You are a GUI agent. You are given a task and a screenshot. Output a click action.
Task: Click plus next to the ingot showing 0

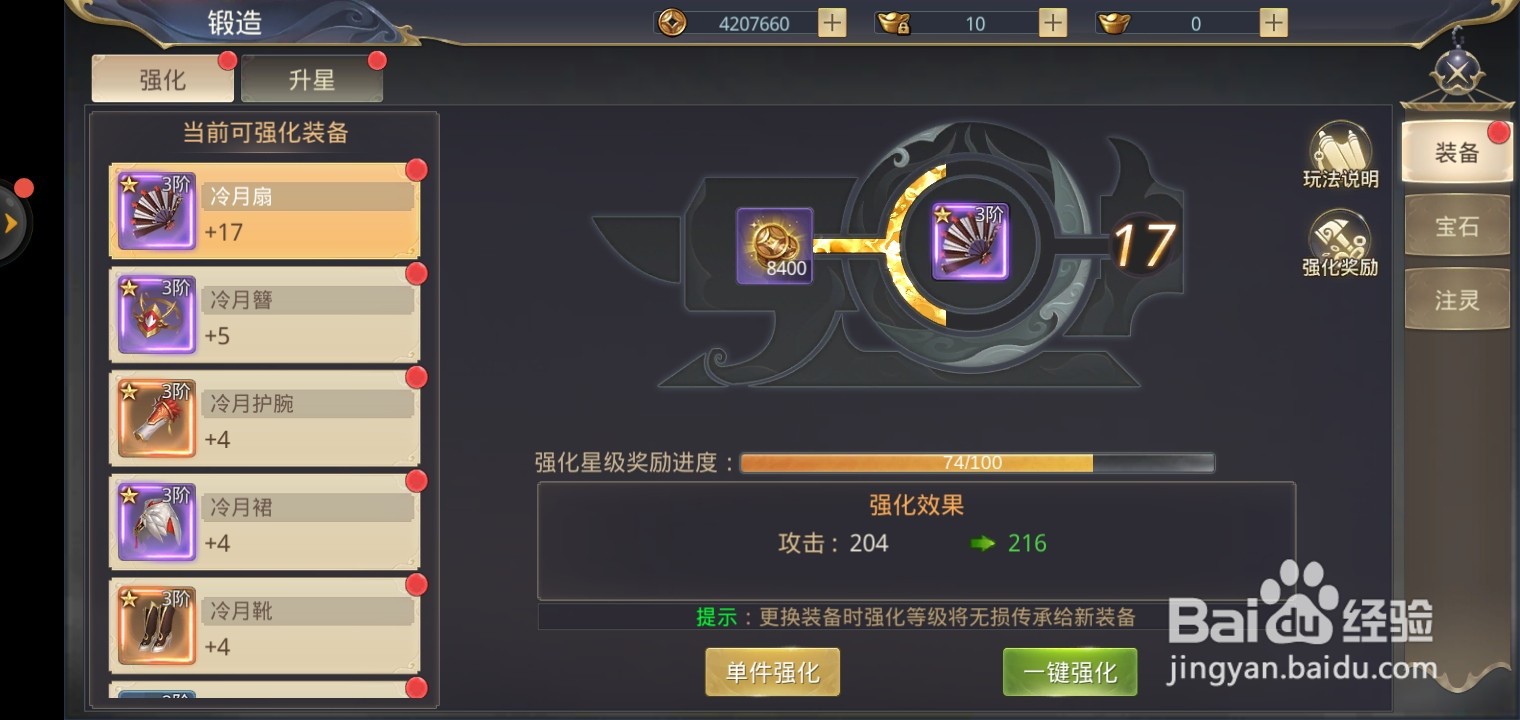click(x=1270, y=22)
